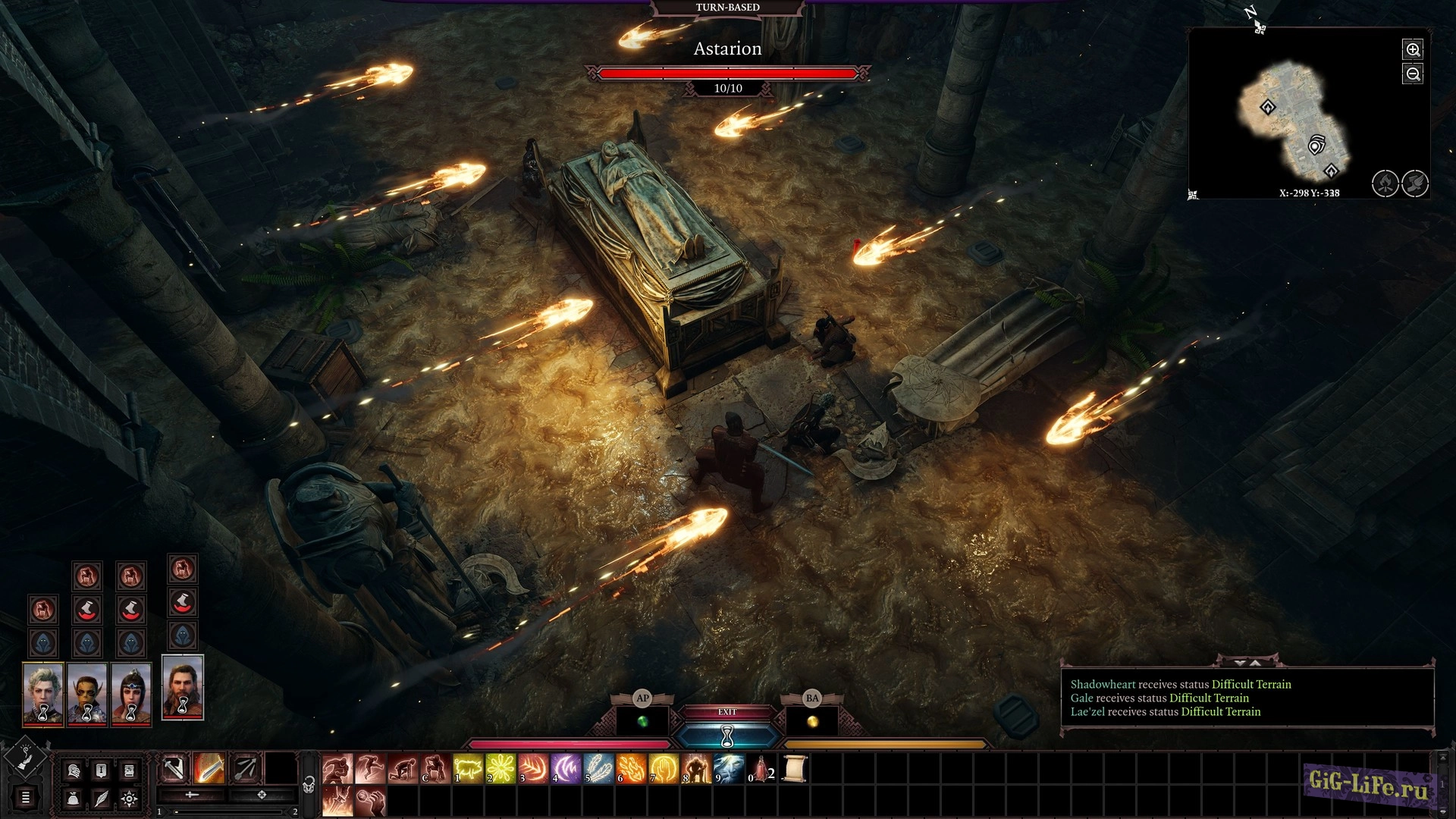The height and width of the screenshot is (819, 1456).
Task: Use the feather spell in slot 5
Action: click(599, 769)
